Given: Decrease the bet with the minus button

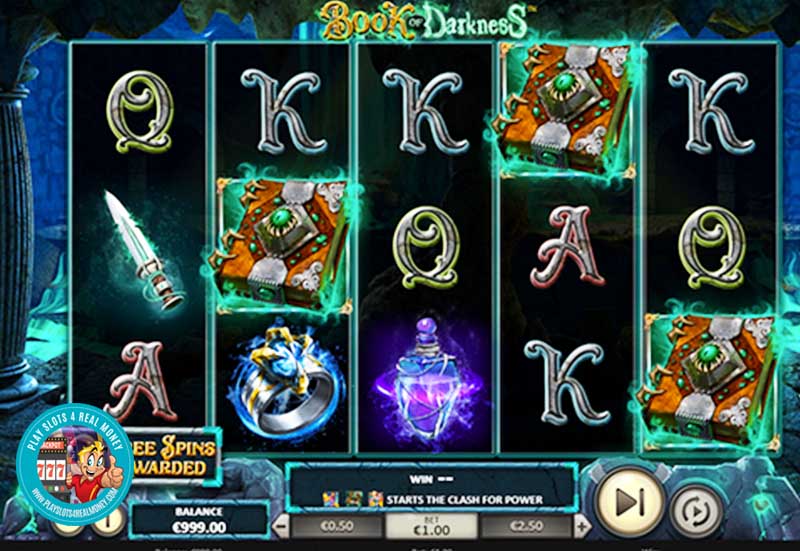Looking at the screenshot, I should click(x=282, y=525).
